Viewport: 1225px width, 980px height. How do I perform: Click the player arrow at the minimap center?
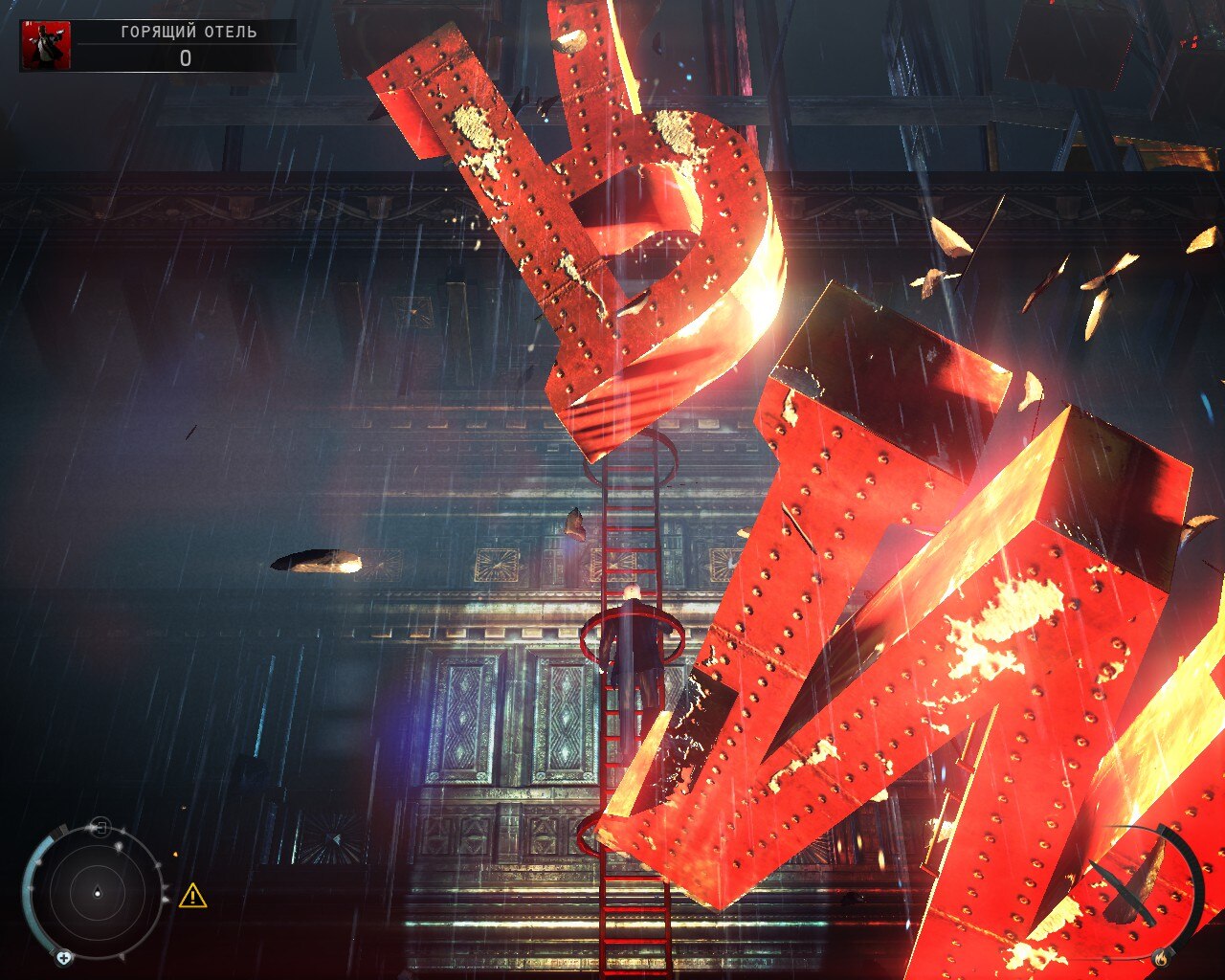pos(98,893)
